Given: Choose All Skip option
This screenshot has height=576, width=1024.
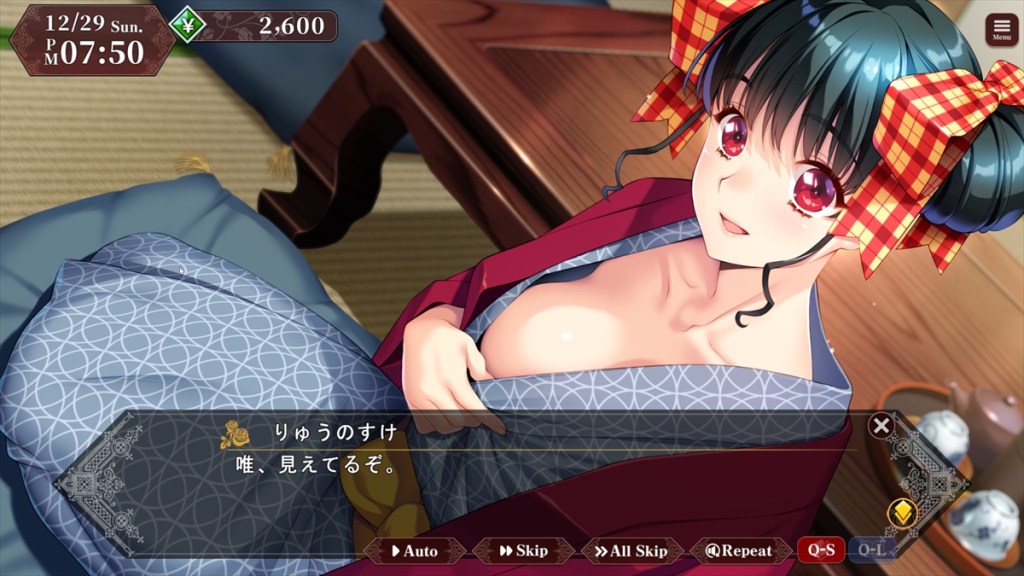Looking at the screenshot, I should click(631, 550).
